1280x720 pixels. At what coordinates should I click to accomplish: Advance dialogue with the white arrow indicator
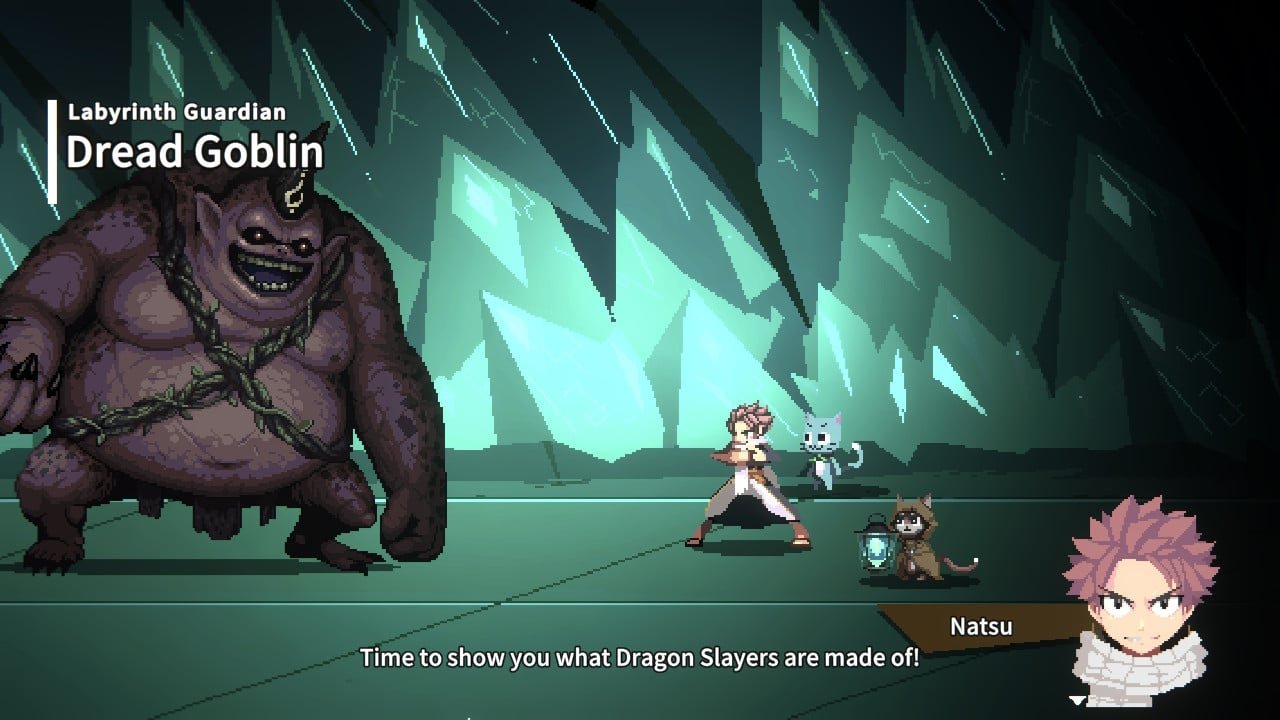click(1077, 701)
